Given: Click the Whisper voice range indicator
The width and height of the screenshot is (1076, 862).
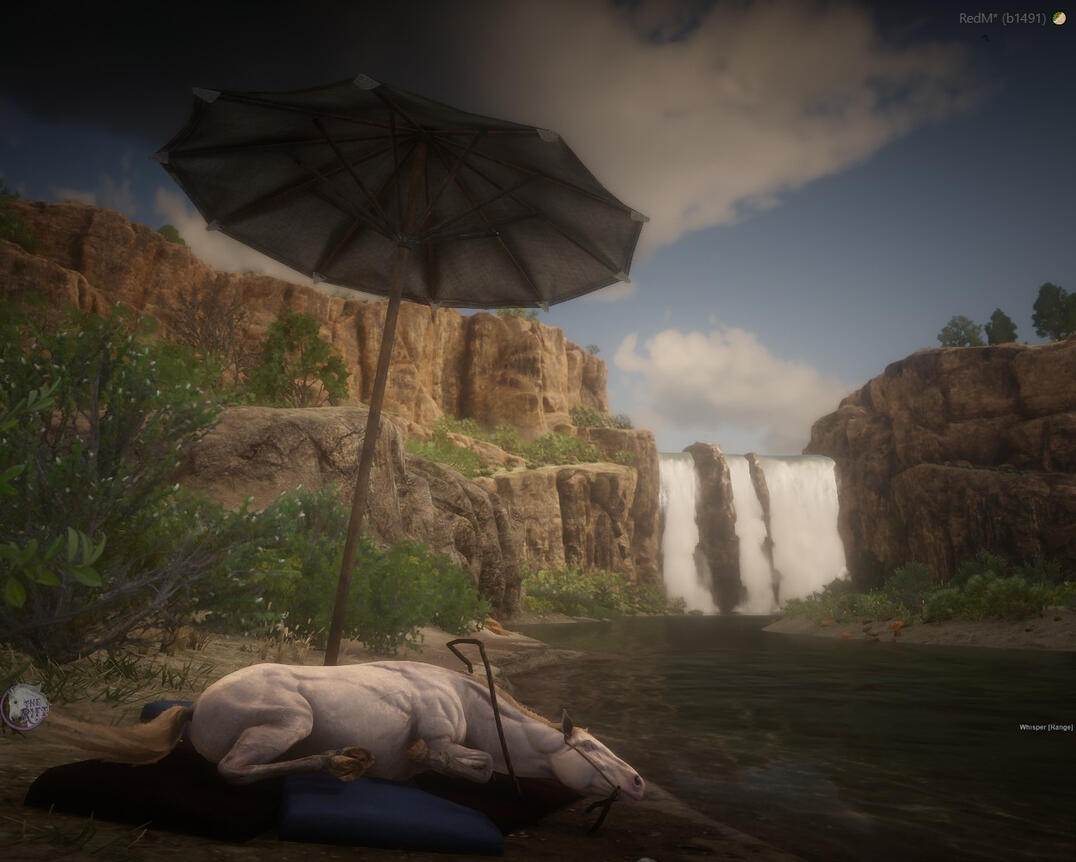Looking at the screenshot, I should (1045, 727).
